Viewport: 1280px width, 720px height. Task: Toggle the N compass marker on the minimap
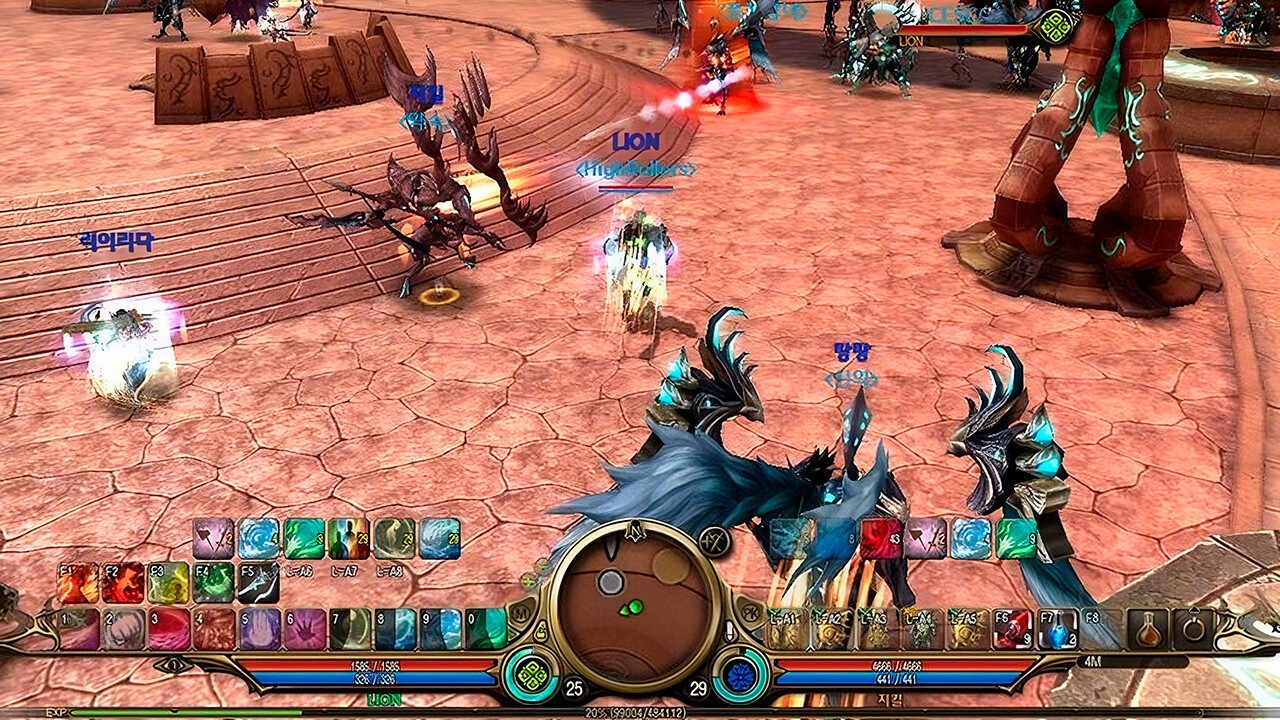(x=634, y=530)
